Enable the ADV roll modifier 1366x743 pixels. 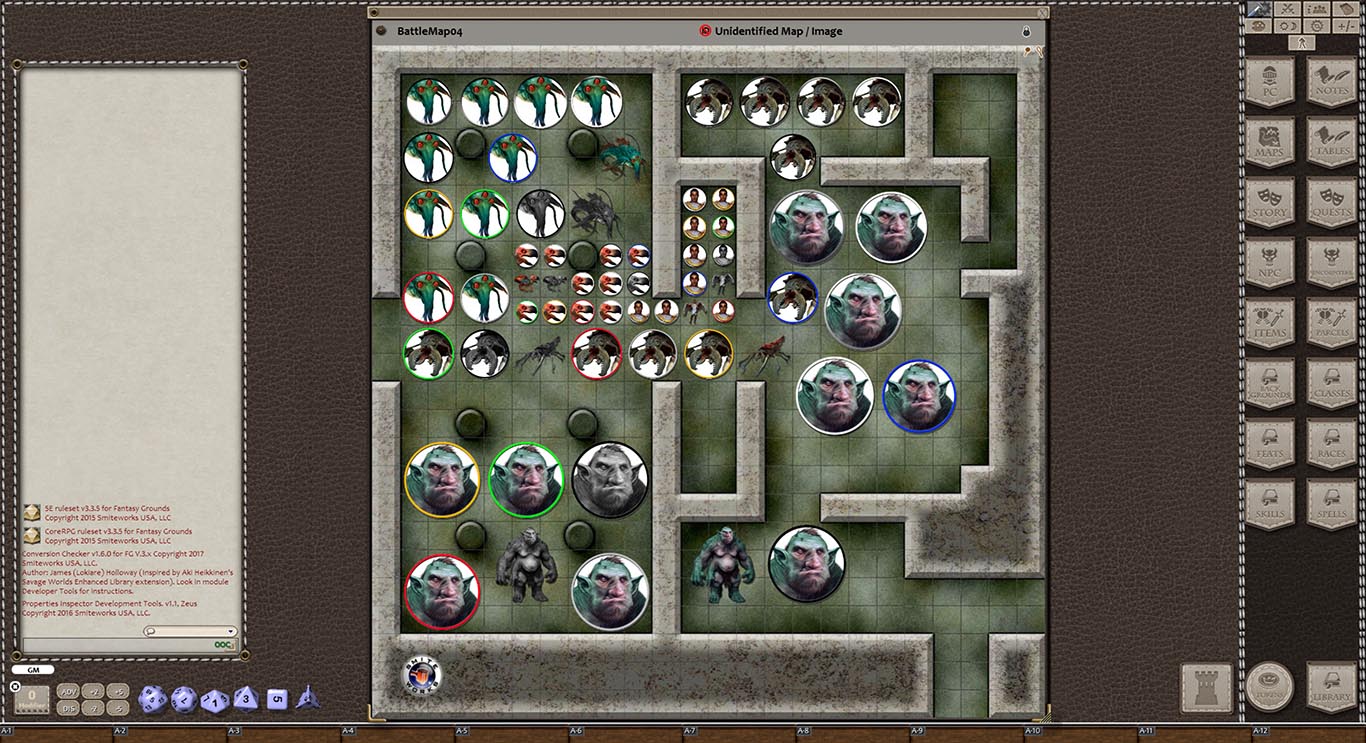click(x=70, y=691)
